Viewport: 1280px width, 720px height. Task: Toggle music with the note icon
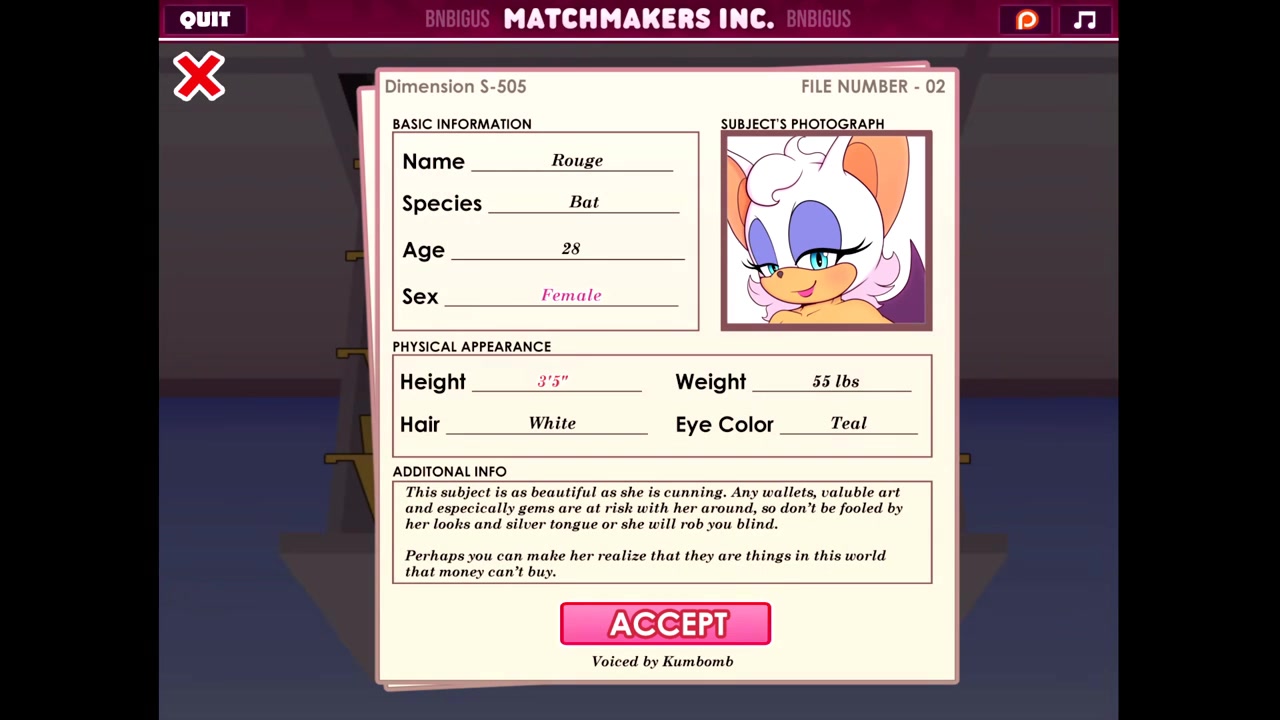click(x=1085, y=19)
